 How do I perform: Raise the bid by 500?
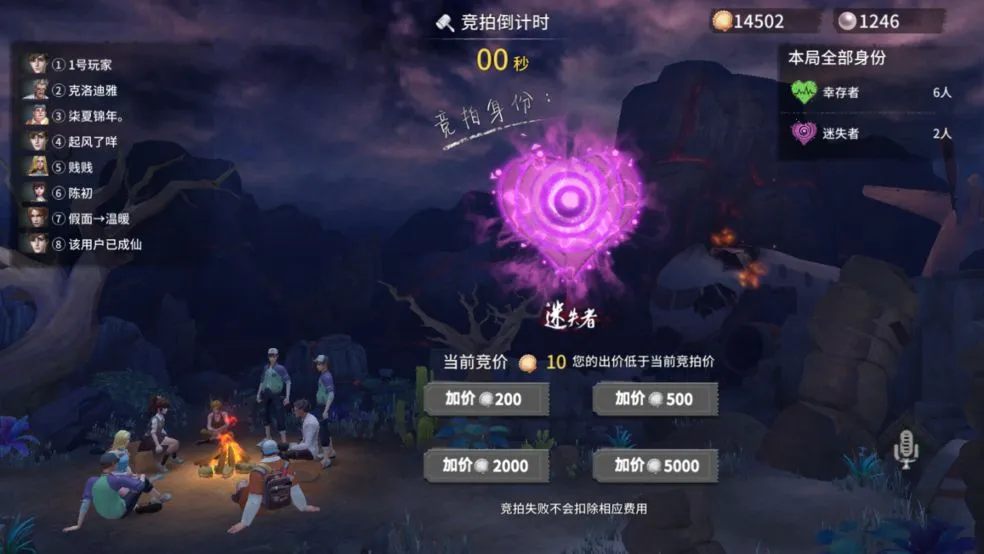coord(655,399)
